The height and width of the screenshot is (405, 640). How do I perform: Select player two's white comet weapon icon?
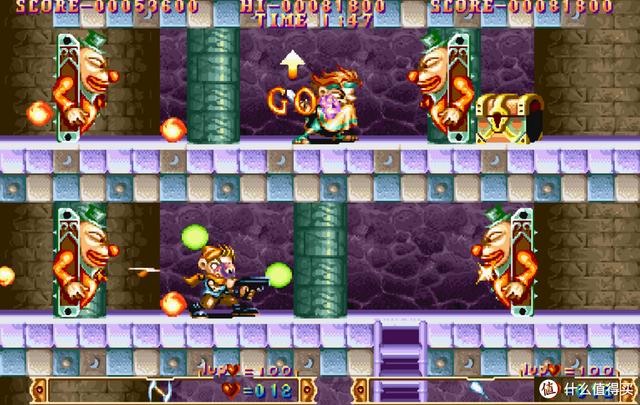(479, 389)
